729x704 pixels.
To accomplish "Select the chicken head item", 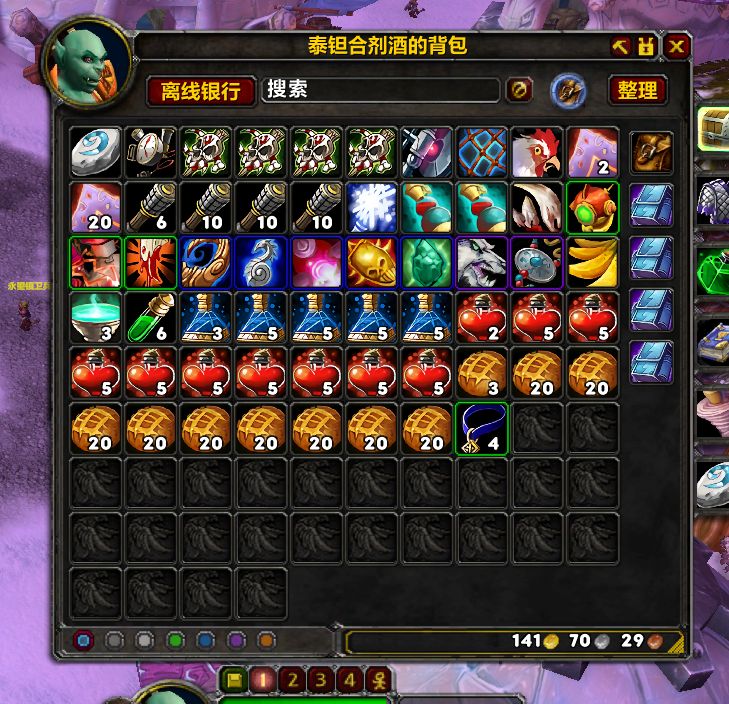I will click(536, 151).
